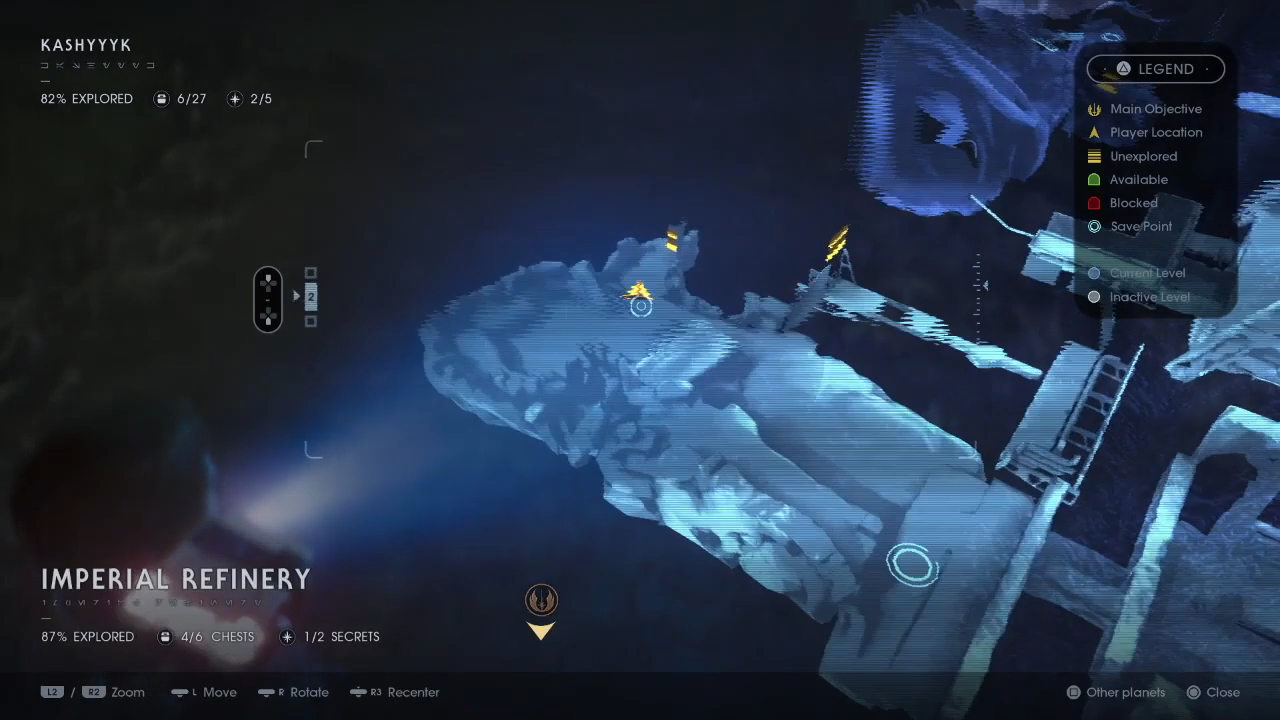Image resolution: width=1280 pixels, height=720 pixels.
Task: Click the Player Location marker icon in legend
Action: [x=1095, y=132]
